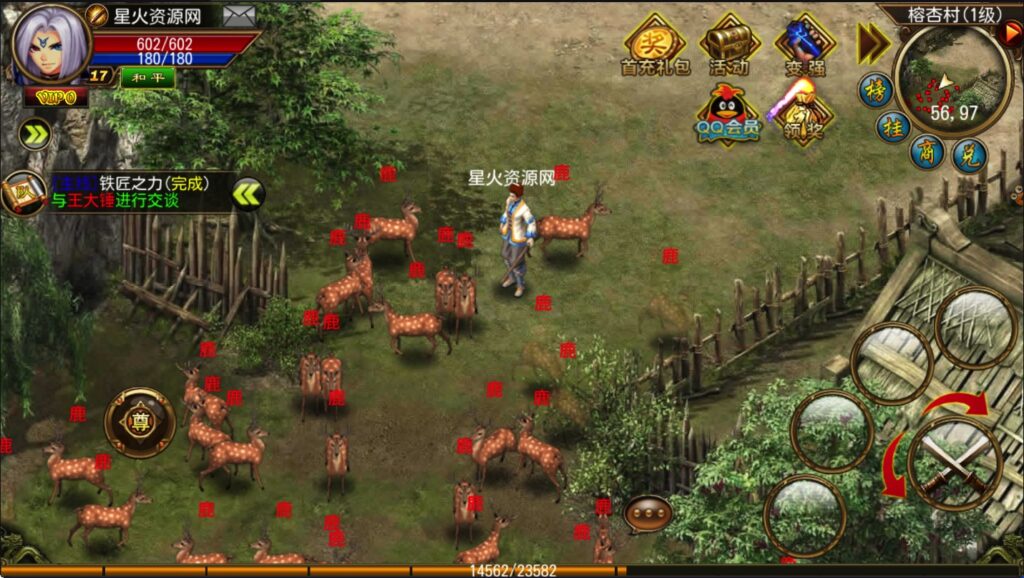Open the mail envelope icon
The width and height of the screenshot is (1024, 578).
coord(238,15)
